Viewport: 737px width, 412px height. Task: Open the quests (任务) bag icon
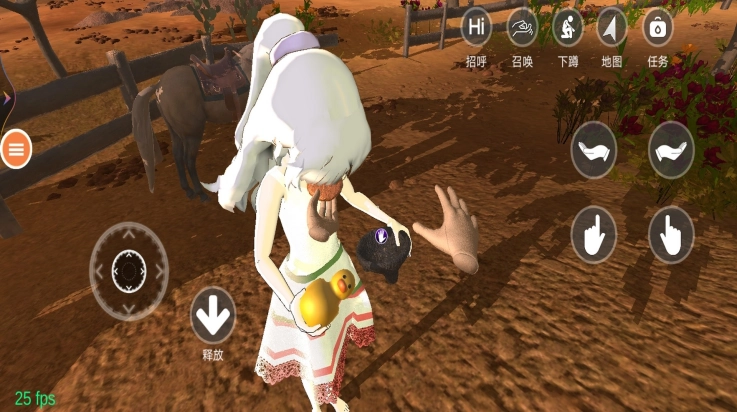tap(657, 27)
